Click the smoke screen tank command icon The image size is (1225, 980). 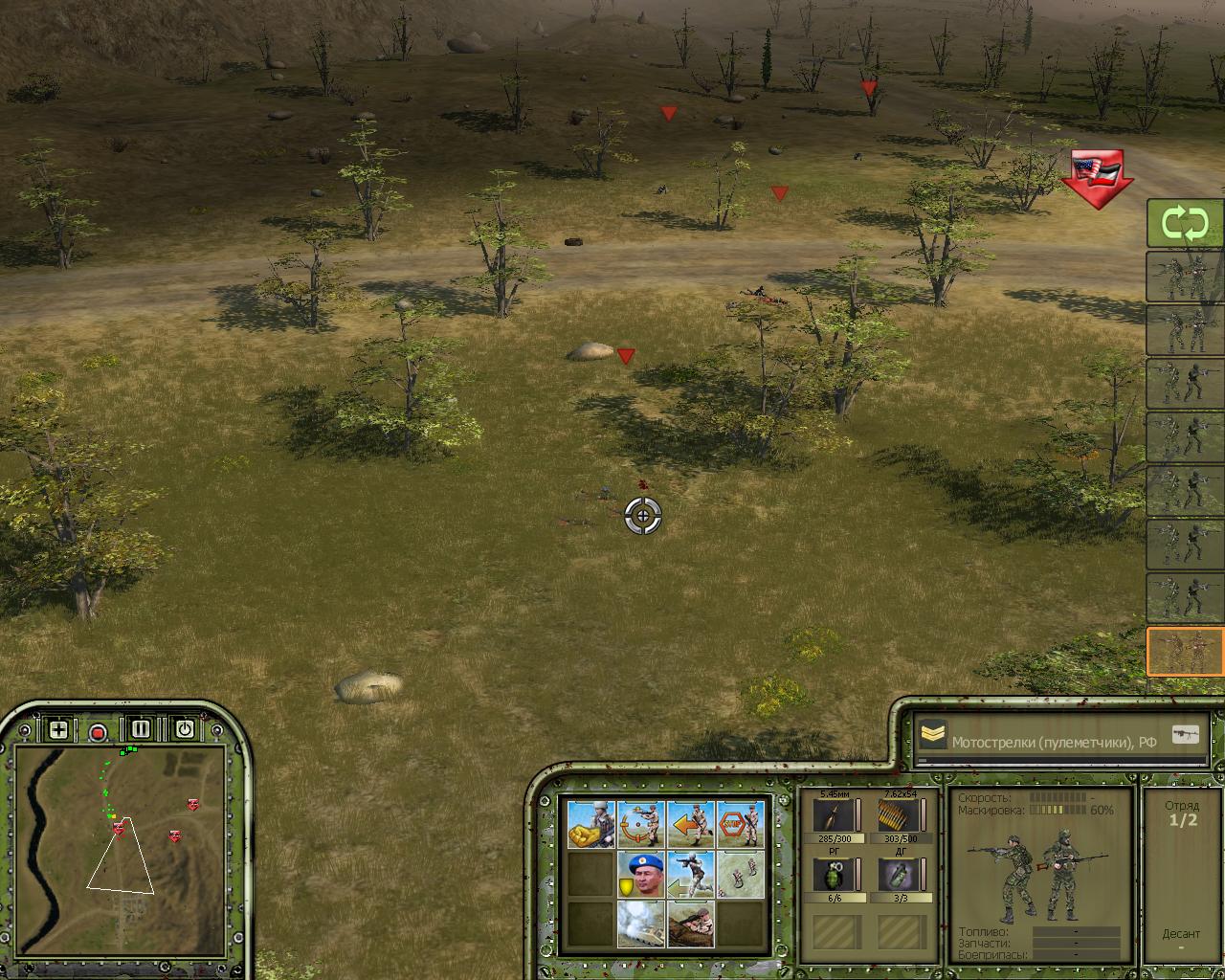(x=641, y=924)
